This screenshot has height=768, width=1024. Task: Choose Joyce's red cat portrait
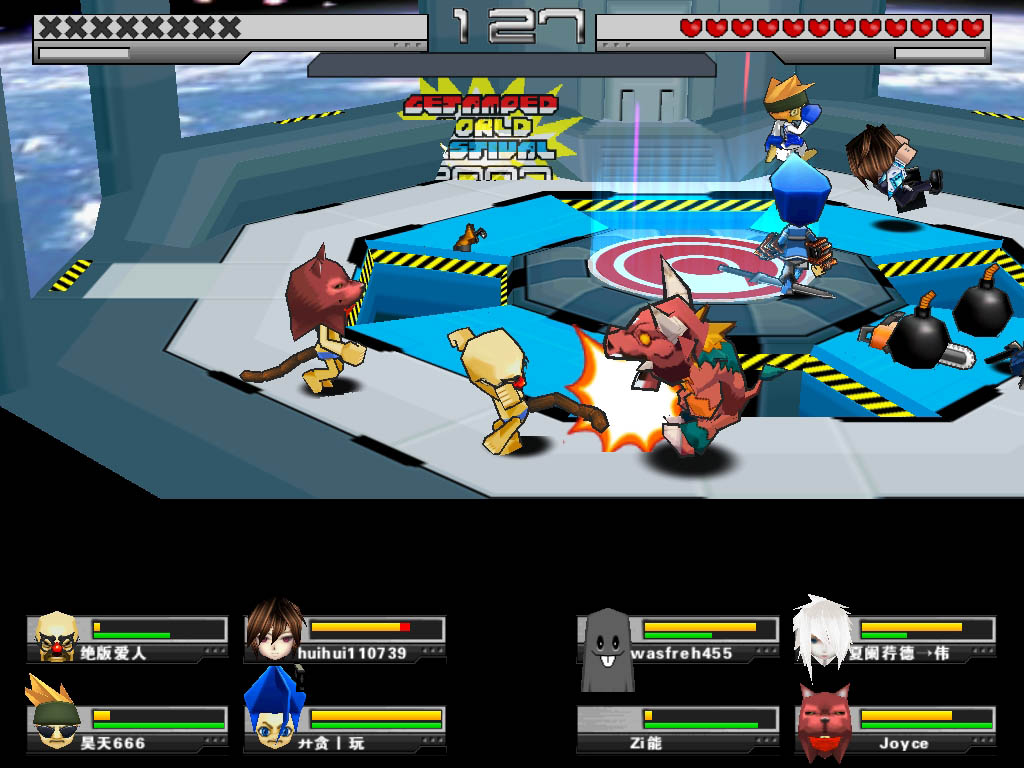click(x=824, y=721)
